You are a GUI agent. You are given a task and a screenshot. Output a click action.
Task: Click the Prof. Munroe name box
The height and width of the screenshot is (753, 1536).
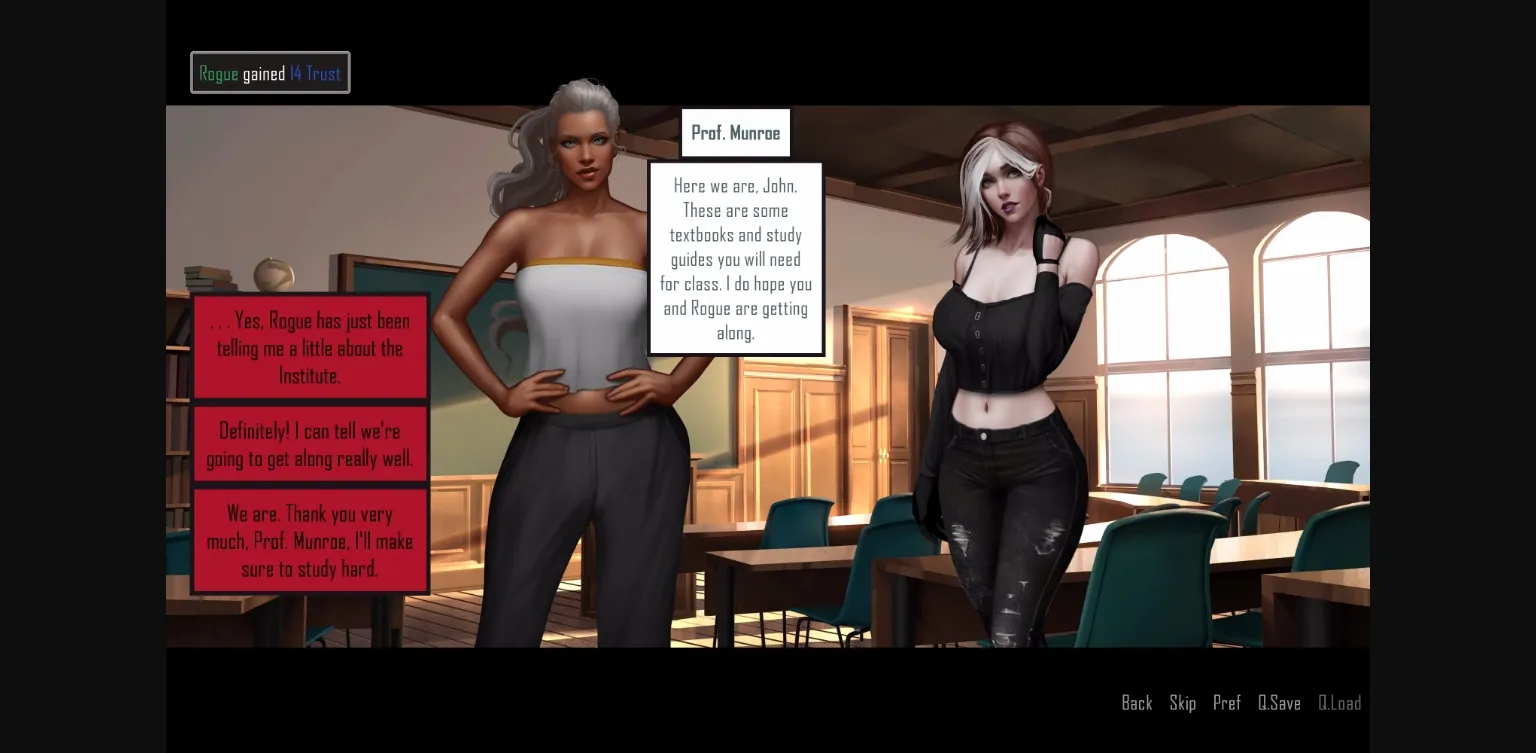(736, 132)
